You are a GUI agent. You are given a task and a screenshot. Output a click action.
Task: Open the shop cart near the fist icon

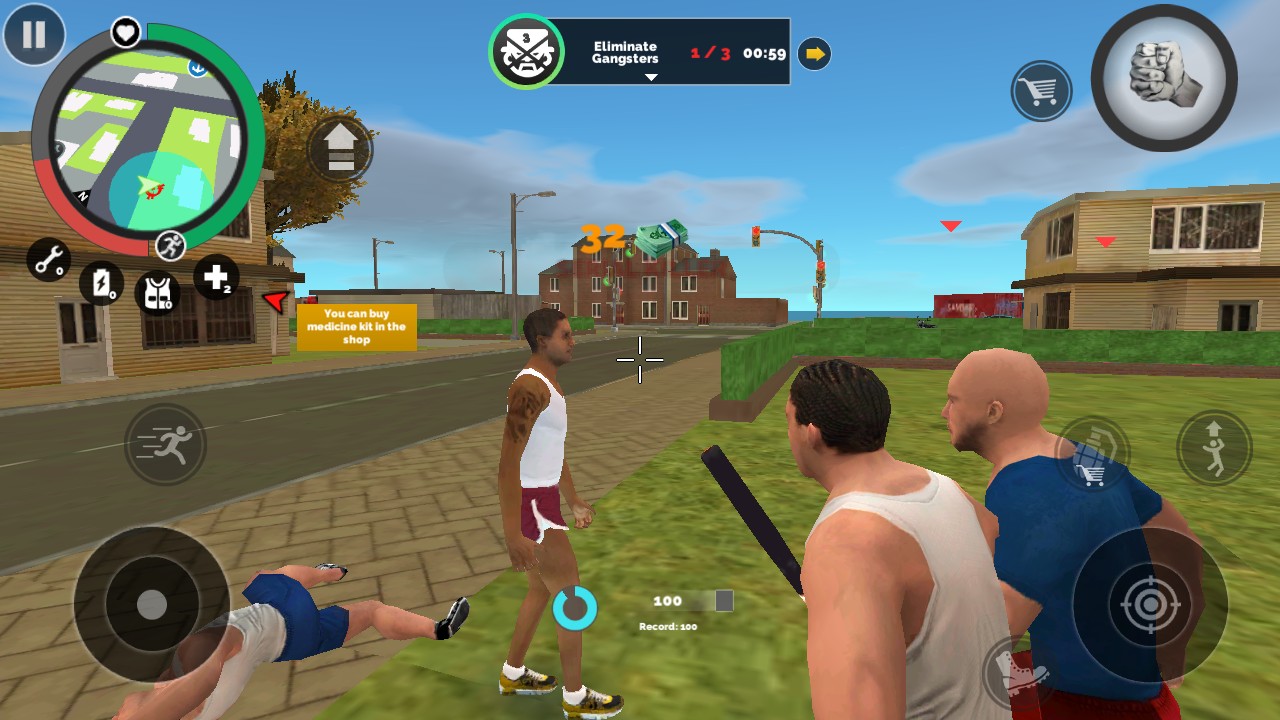(1041, 92)
